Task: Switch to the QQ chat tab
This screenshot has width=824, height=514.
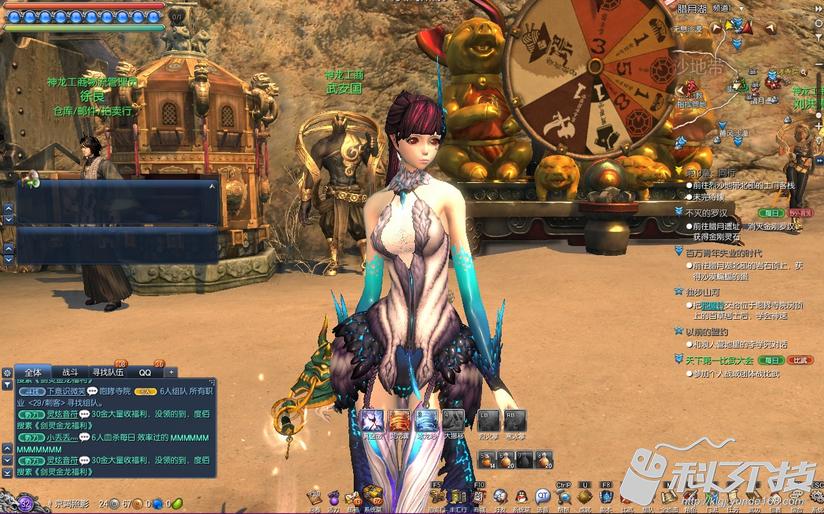Action: click(x=145, y=371)
